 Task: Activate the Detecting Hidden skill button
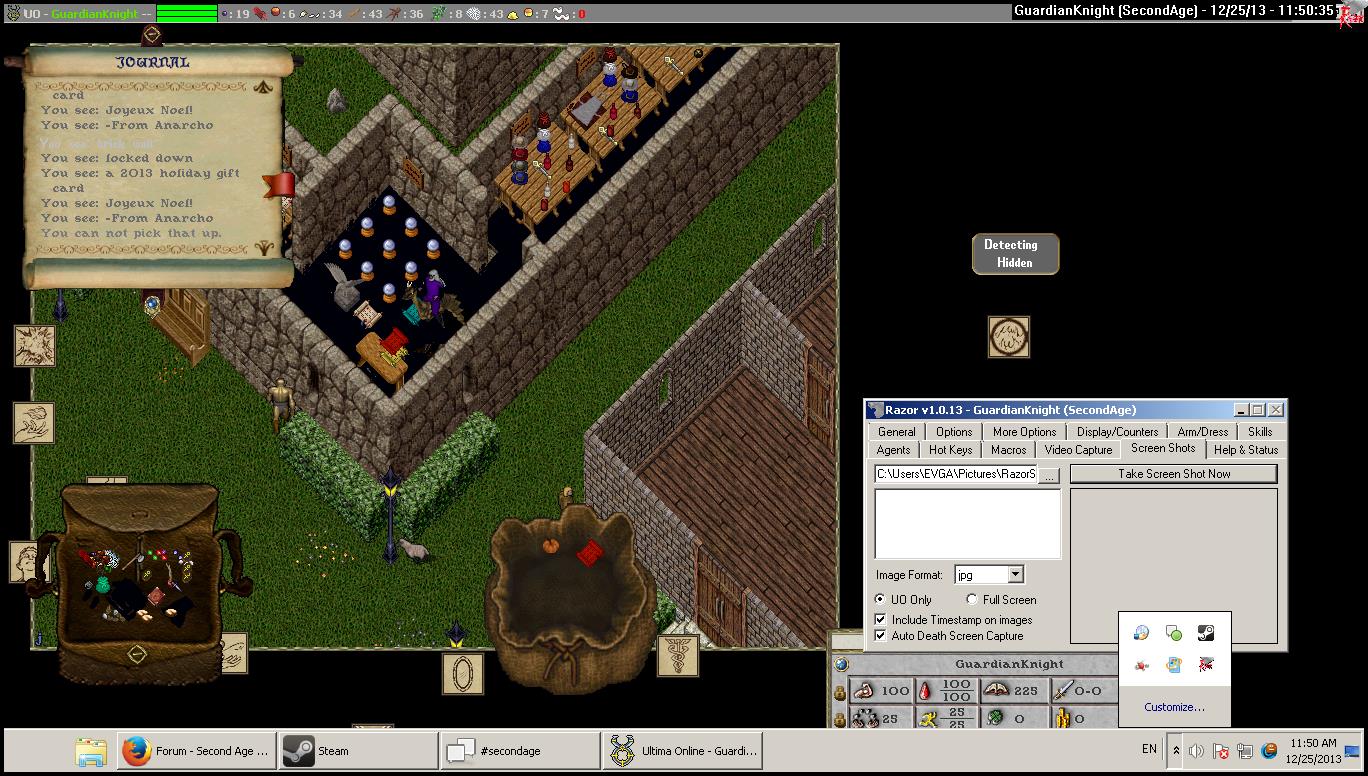[1015, 254]
